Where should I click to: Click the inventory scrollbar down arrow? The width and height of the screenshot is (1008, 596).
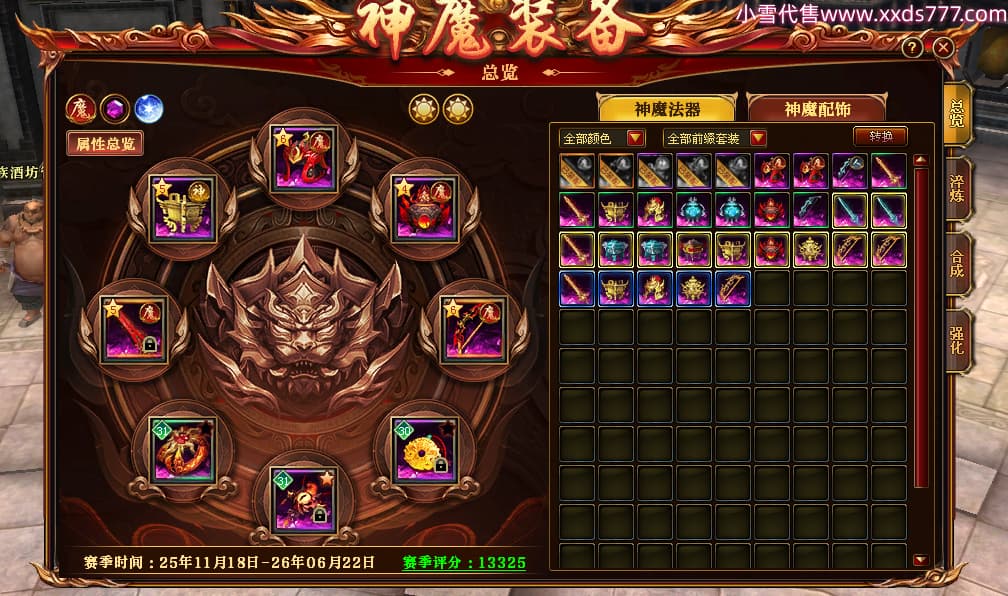click(x=920, y=561)
